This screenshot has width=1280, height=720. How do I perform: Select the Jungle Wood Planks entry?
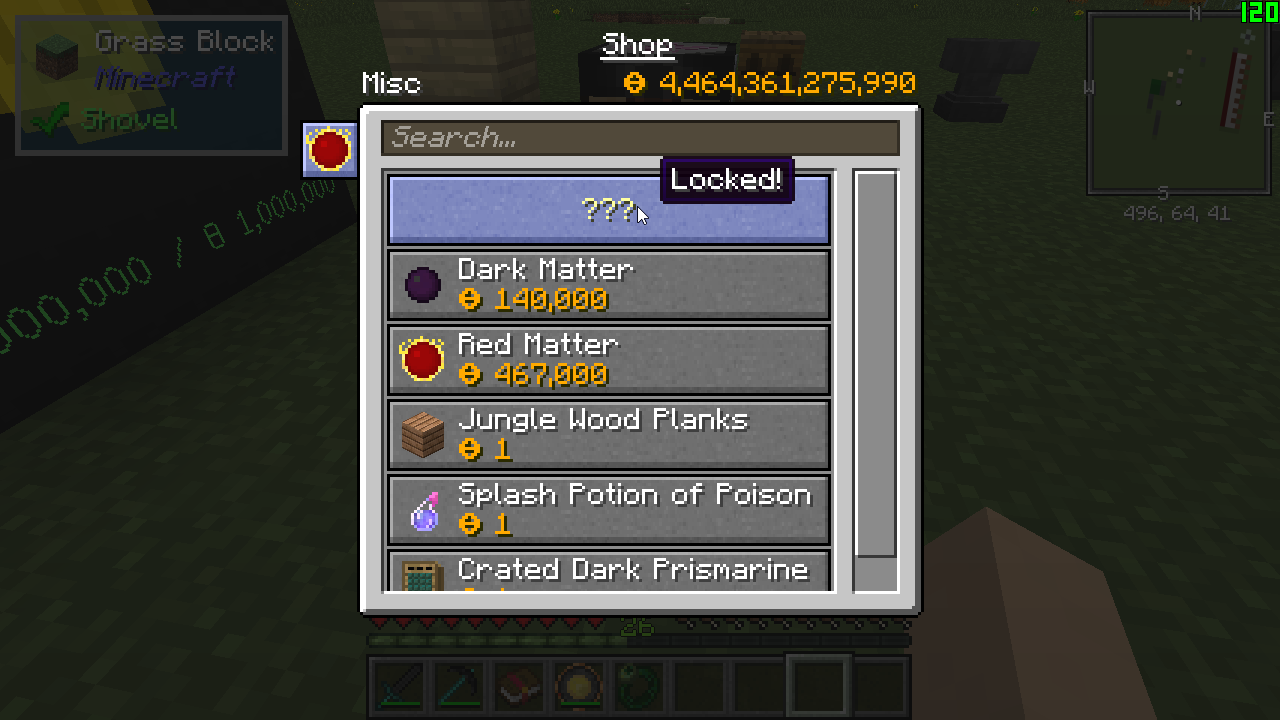pyautogui.click(x=608, y=435)
